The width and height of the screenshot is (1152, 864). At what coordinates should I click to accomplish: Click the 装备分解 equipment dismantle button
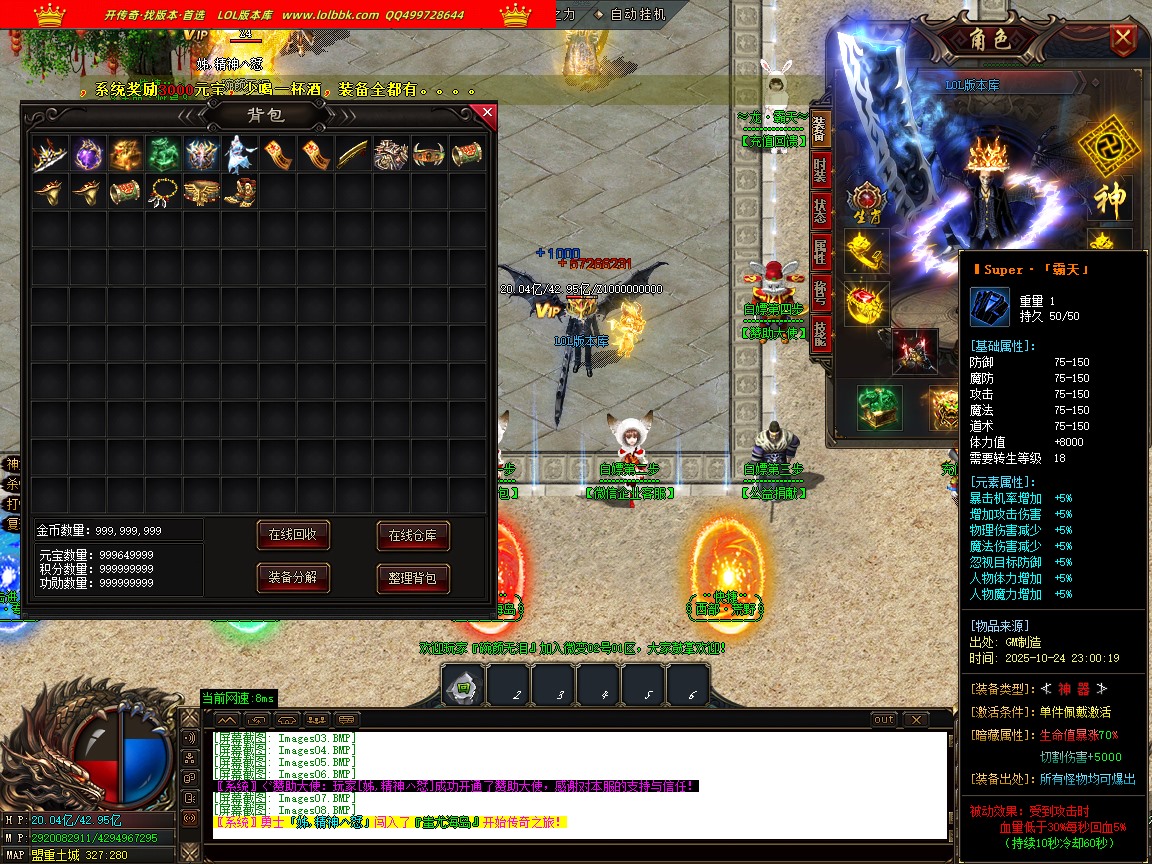pos(292,578)
